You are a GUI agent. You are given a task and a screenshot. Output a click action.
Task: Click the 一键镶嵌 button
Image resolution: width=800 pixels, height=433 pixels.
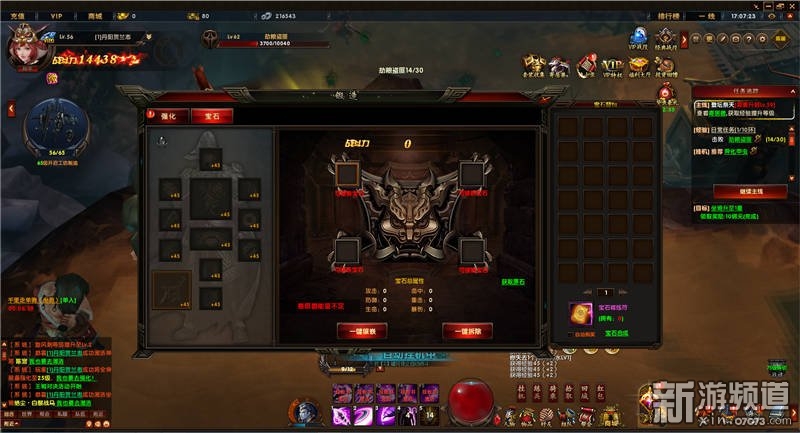click(x=362, y=331)
